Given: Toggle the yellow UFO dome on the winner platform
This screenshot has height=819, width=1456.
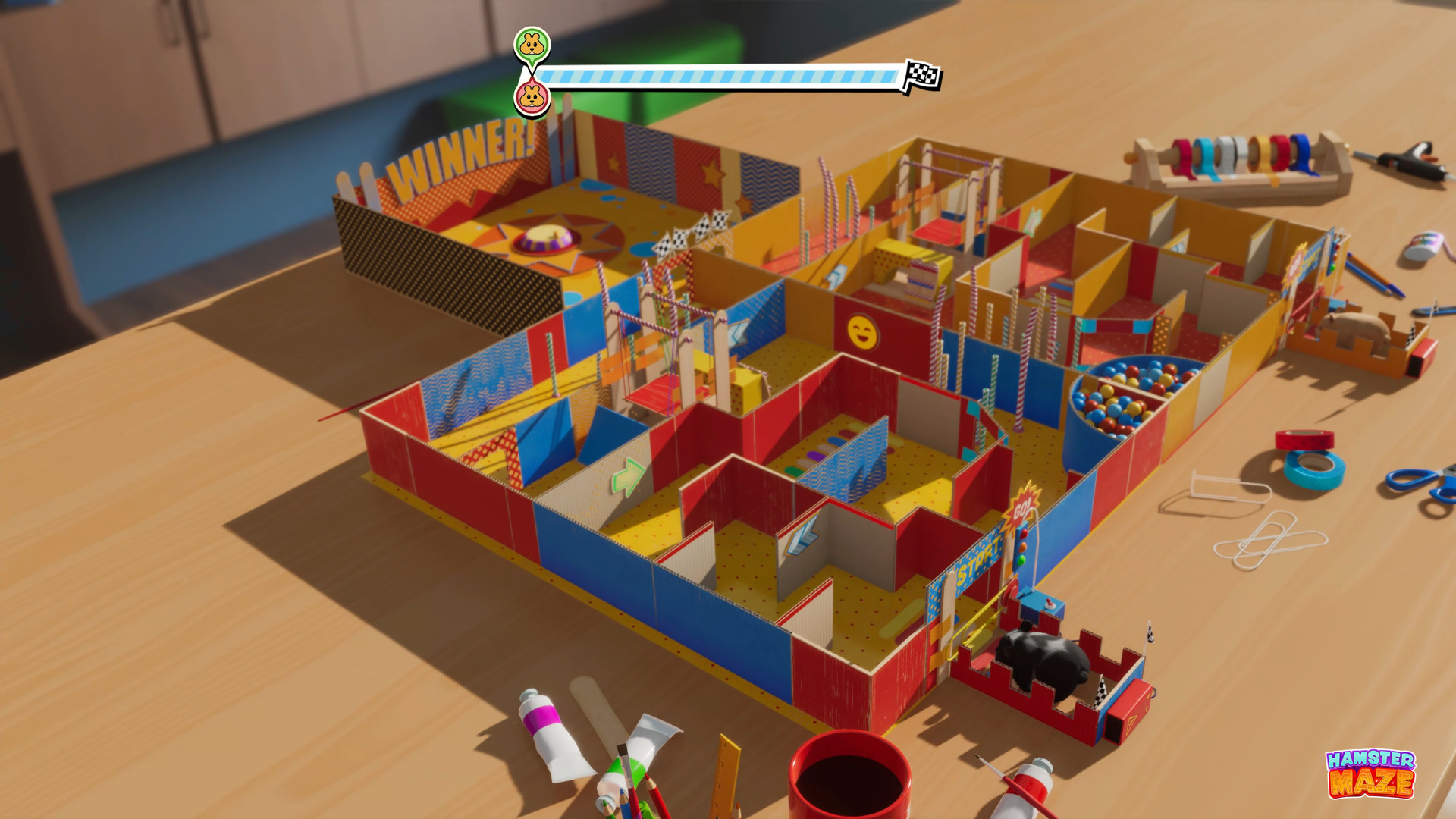Looking at the screenshot, I should [541, 237].
